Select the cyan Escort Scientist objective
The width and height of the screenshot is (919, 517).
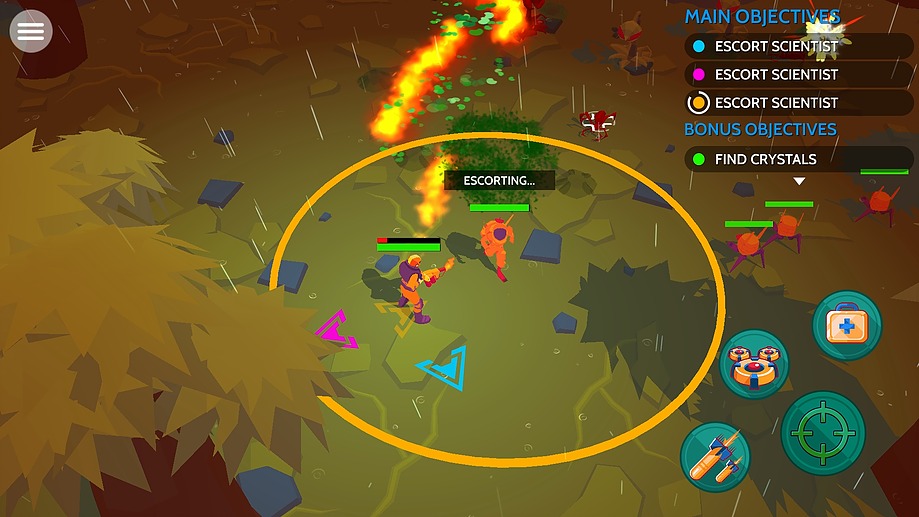pos(798,46)
